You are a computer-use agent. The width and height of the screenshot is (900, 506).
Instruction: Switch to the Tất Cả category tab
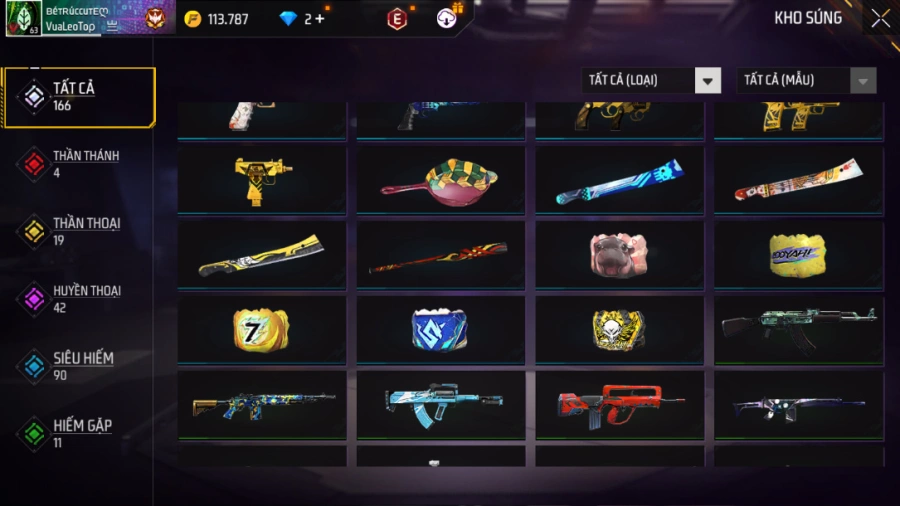click(79, 97)
